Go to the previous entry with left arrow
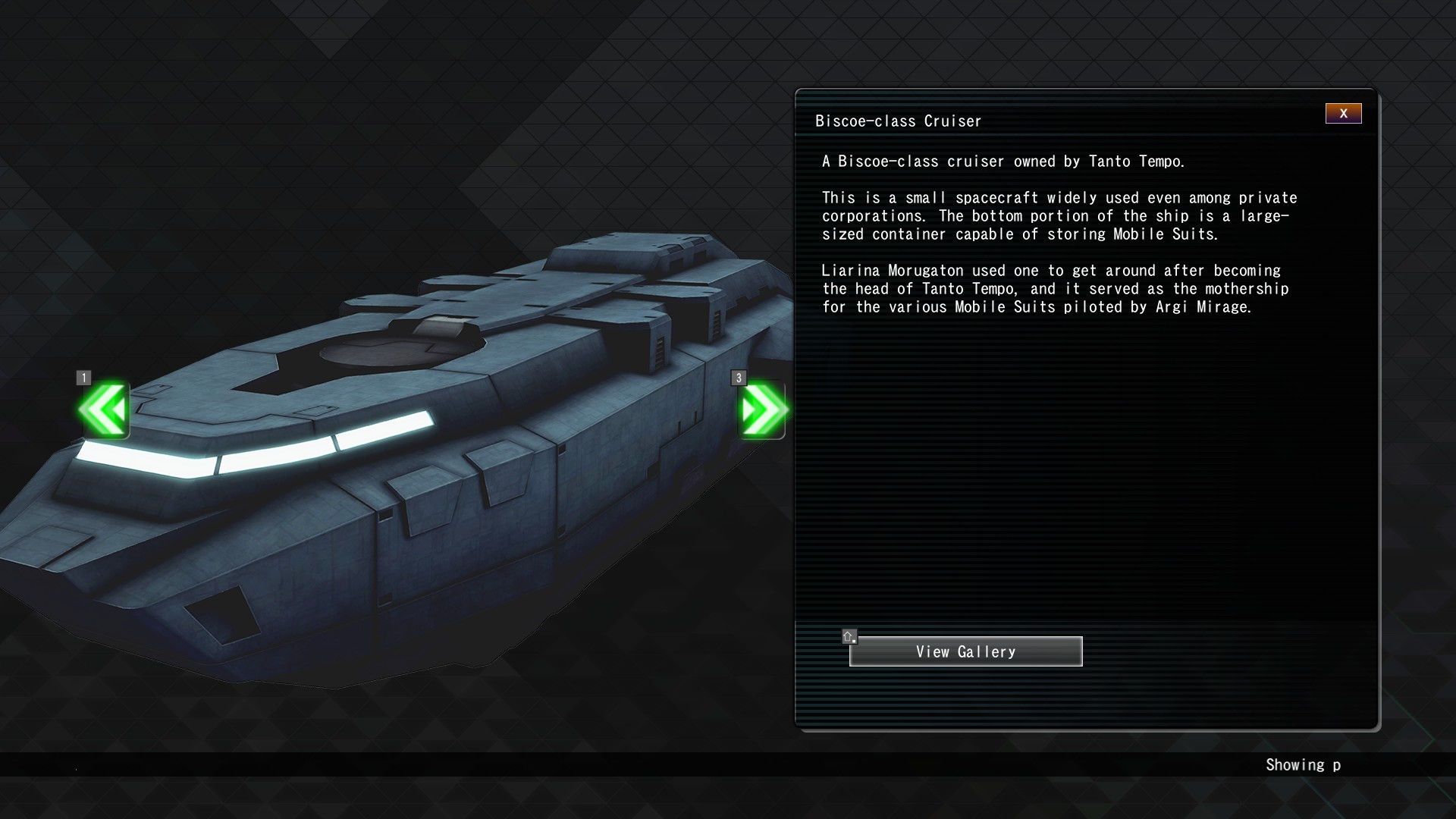1456x819 pixels. [104, 410]
